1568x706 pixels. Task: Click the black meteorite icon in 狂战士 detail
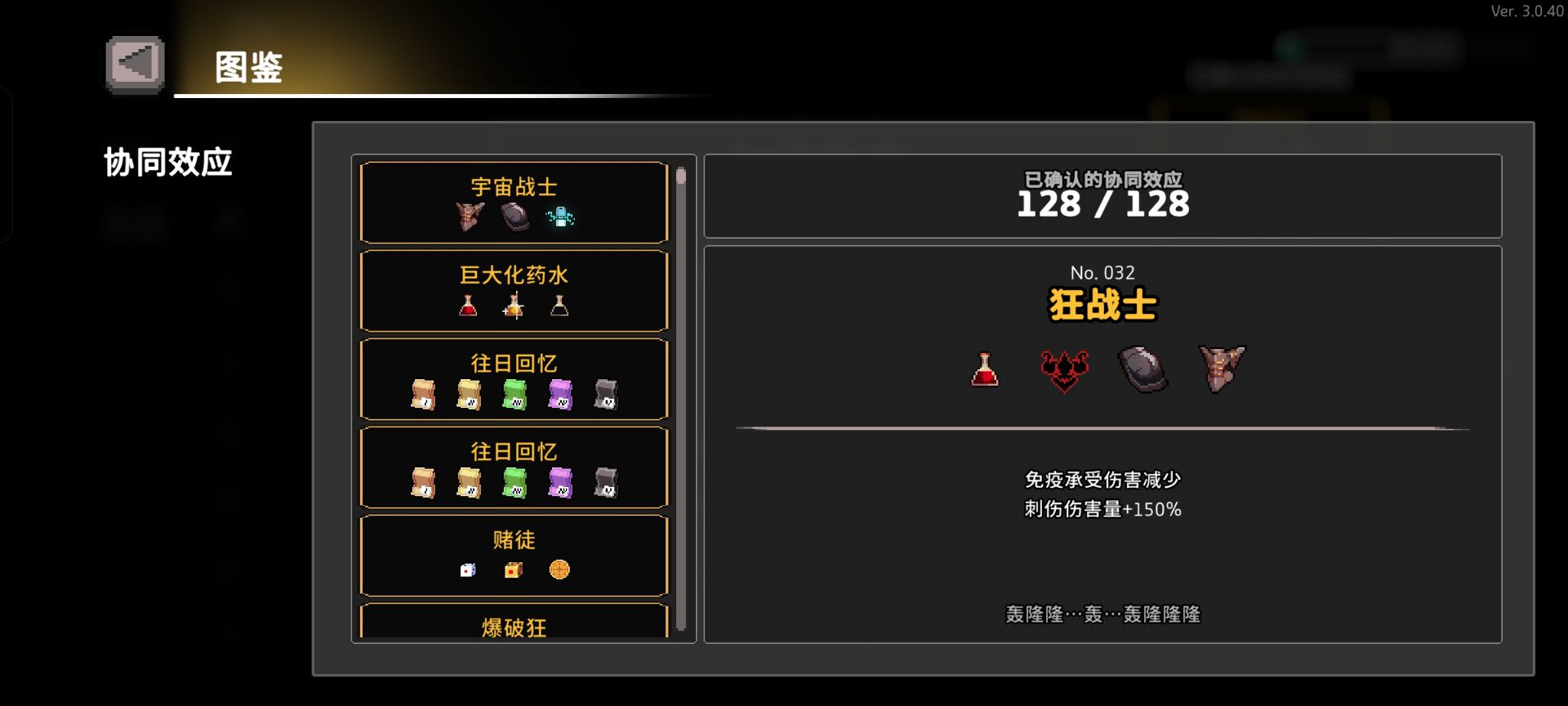(x=1143, y=369)
